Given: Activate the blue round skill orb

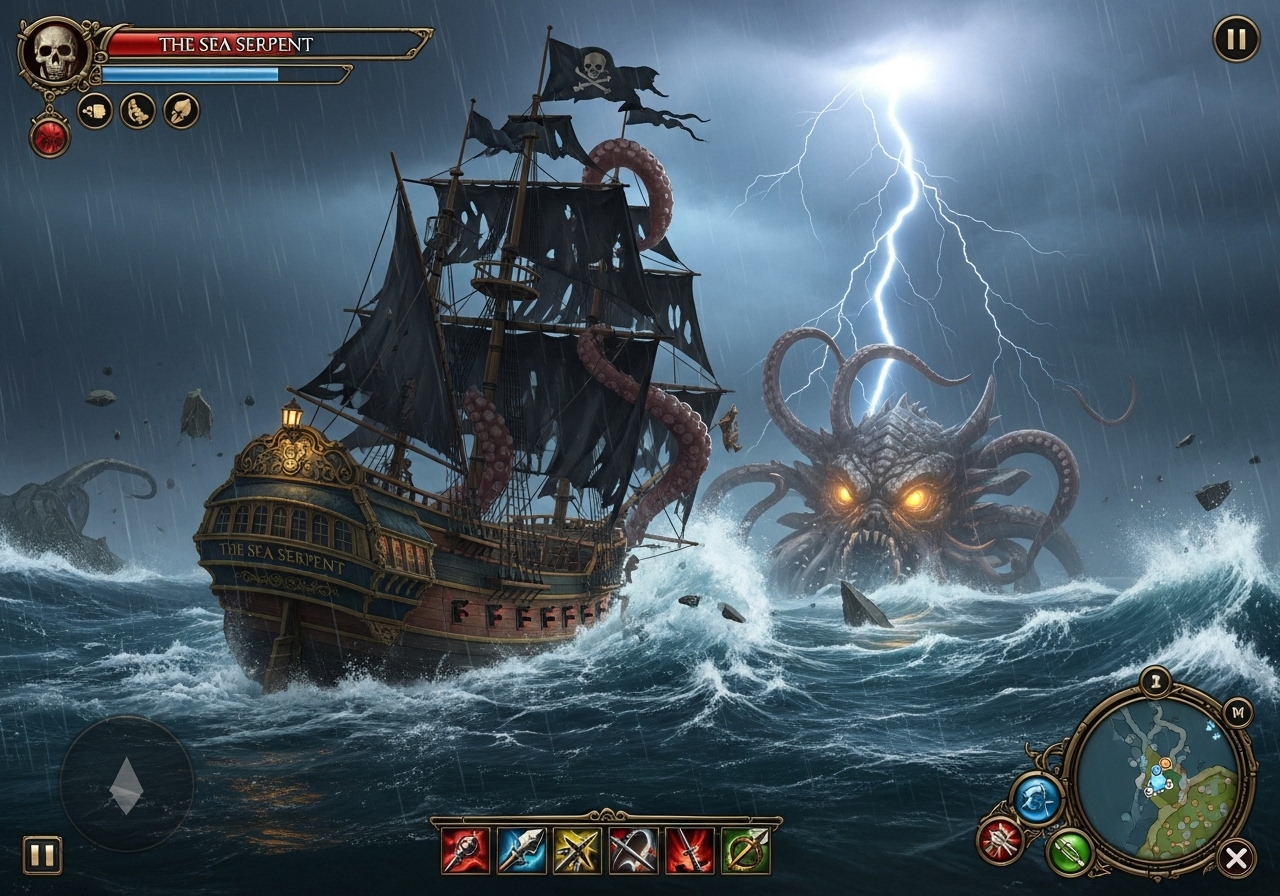Looking at the screenshot, I should coord(1037,798).
